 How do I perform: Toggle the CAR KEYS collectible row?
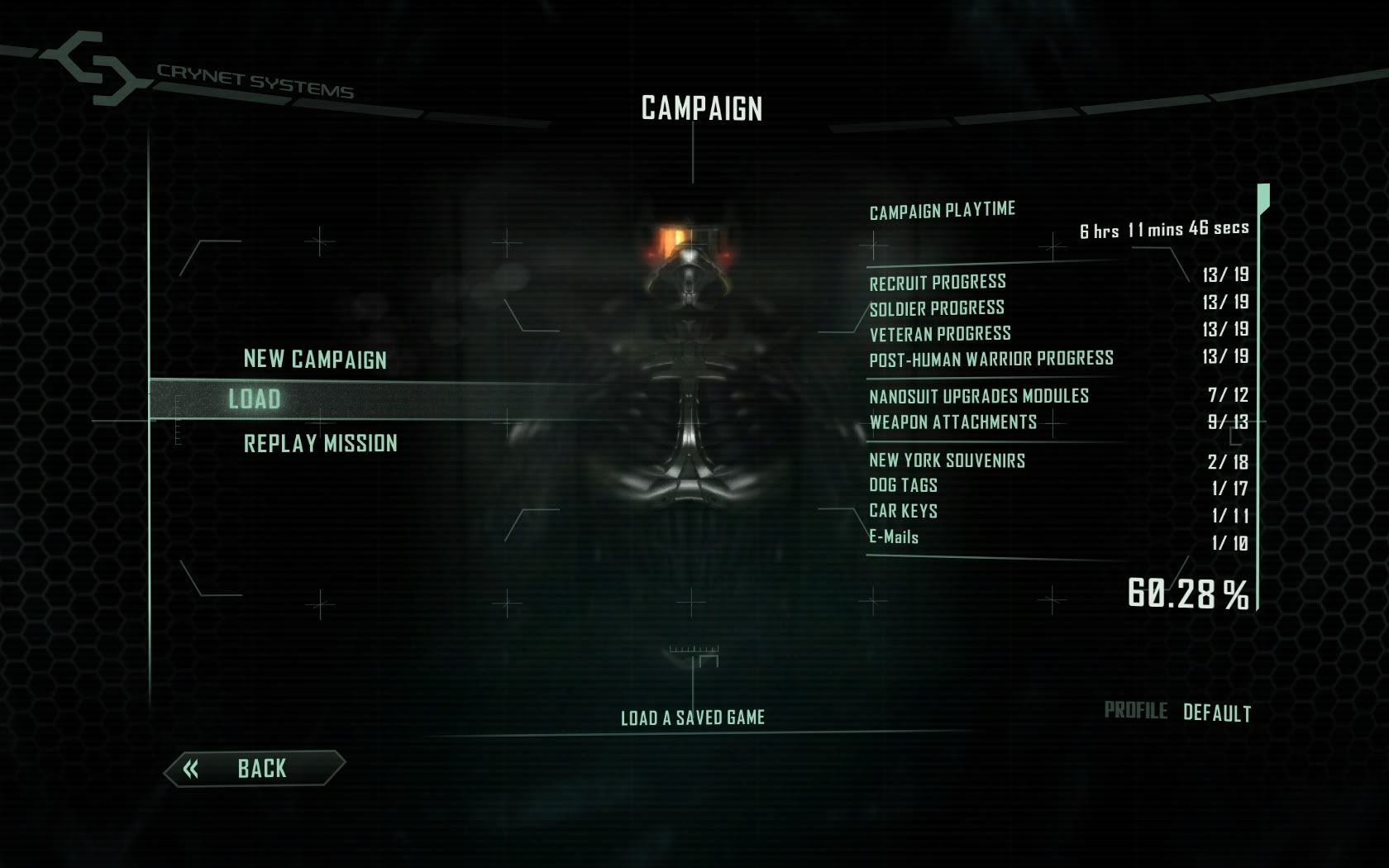(902, 512)
